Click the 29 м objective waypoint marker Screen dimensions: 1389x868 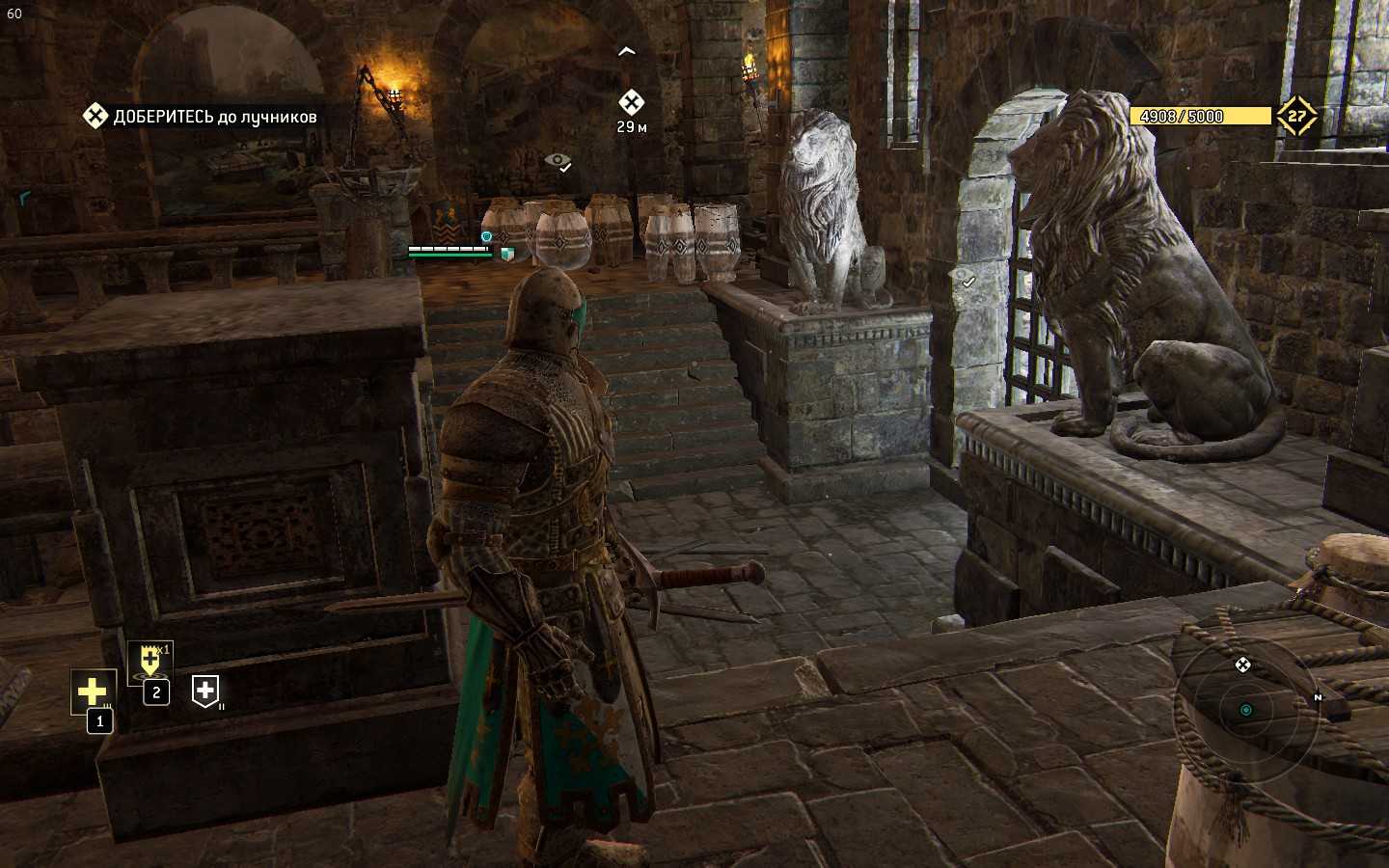pos(631,102)
